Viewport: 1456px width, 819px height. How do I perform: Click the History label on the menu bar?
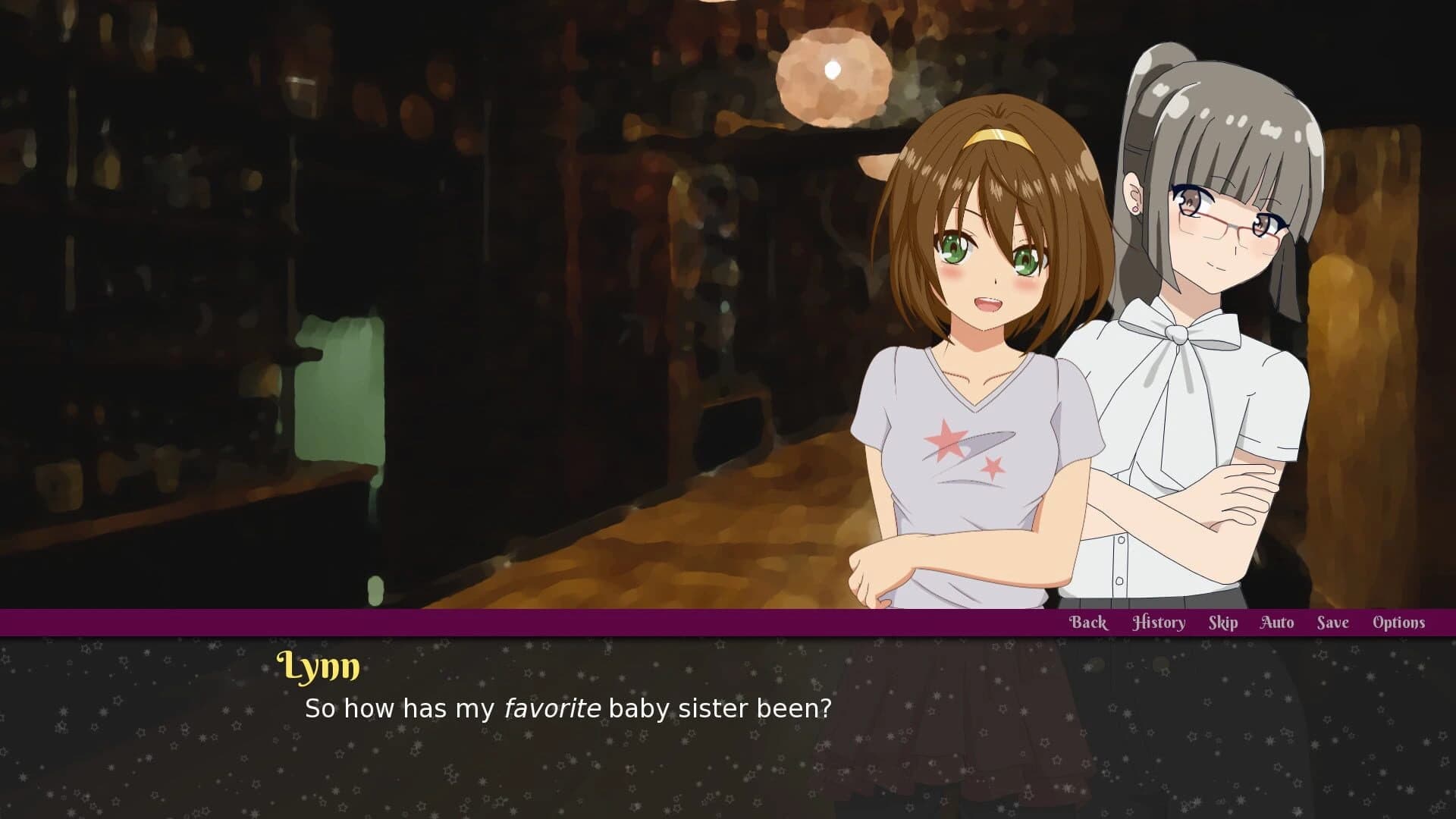coord(1159,622)
